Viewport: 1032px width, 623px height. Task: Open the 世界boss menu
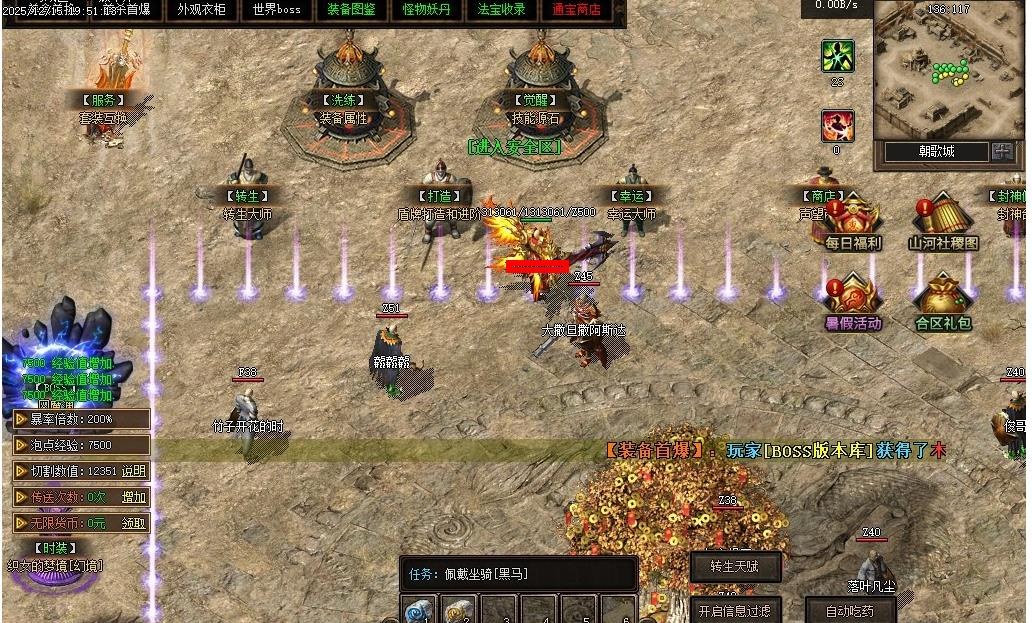276,10
